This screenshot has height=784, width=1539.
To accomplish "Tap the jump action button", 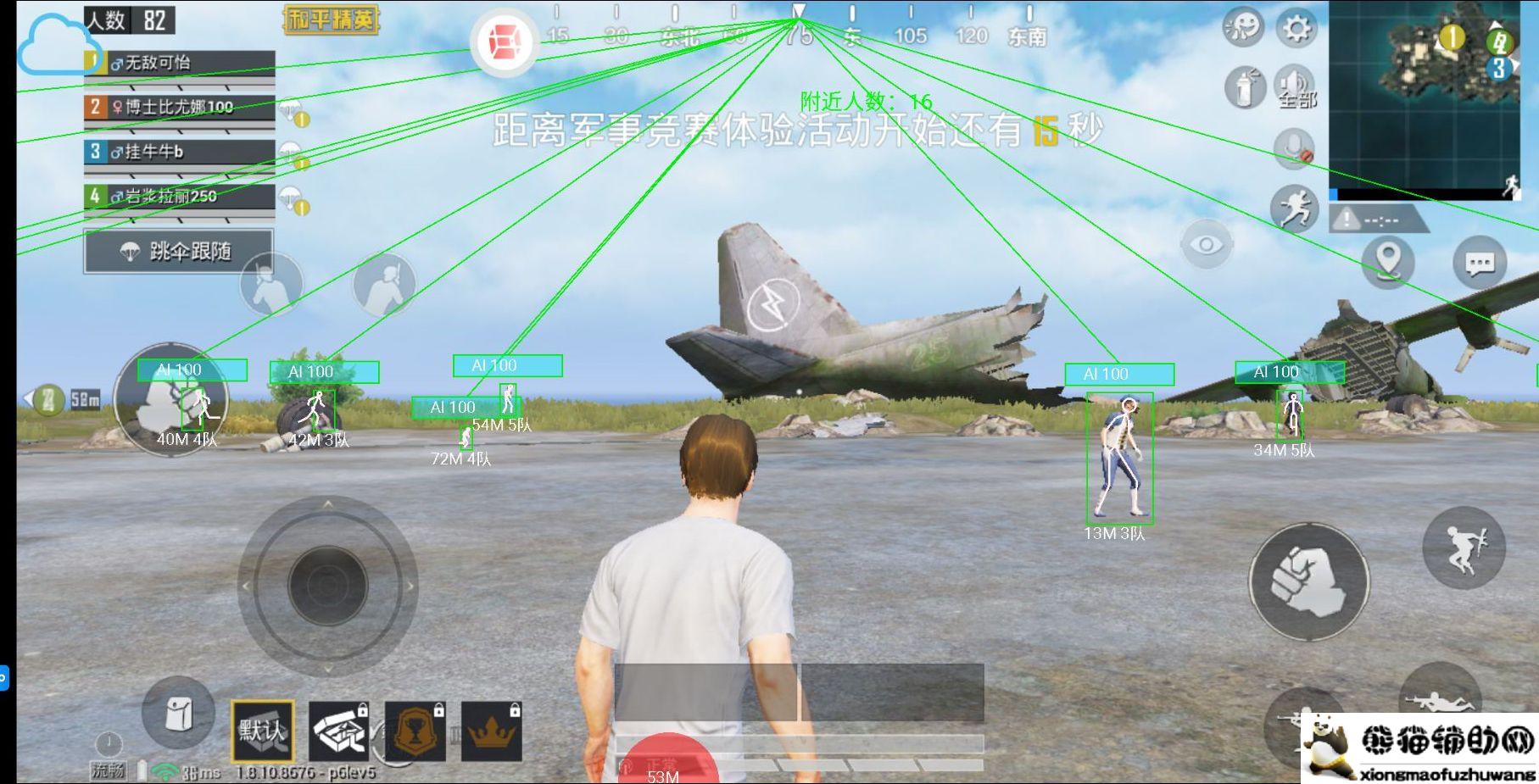I will click(1464, 548).
